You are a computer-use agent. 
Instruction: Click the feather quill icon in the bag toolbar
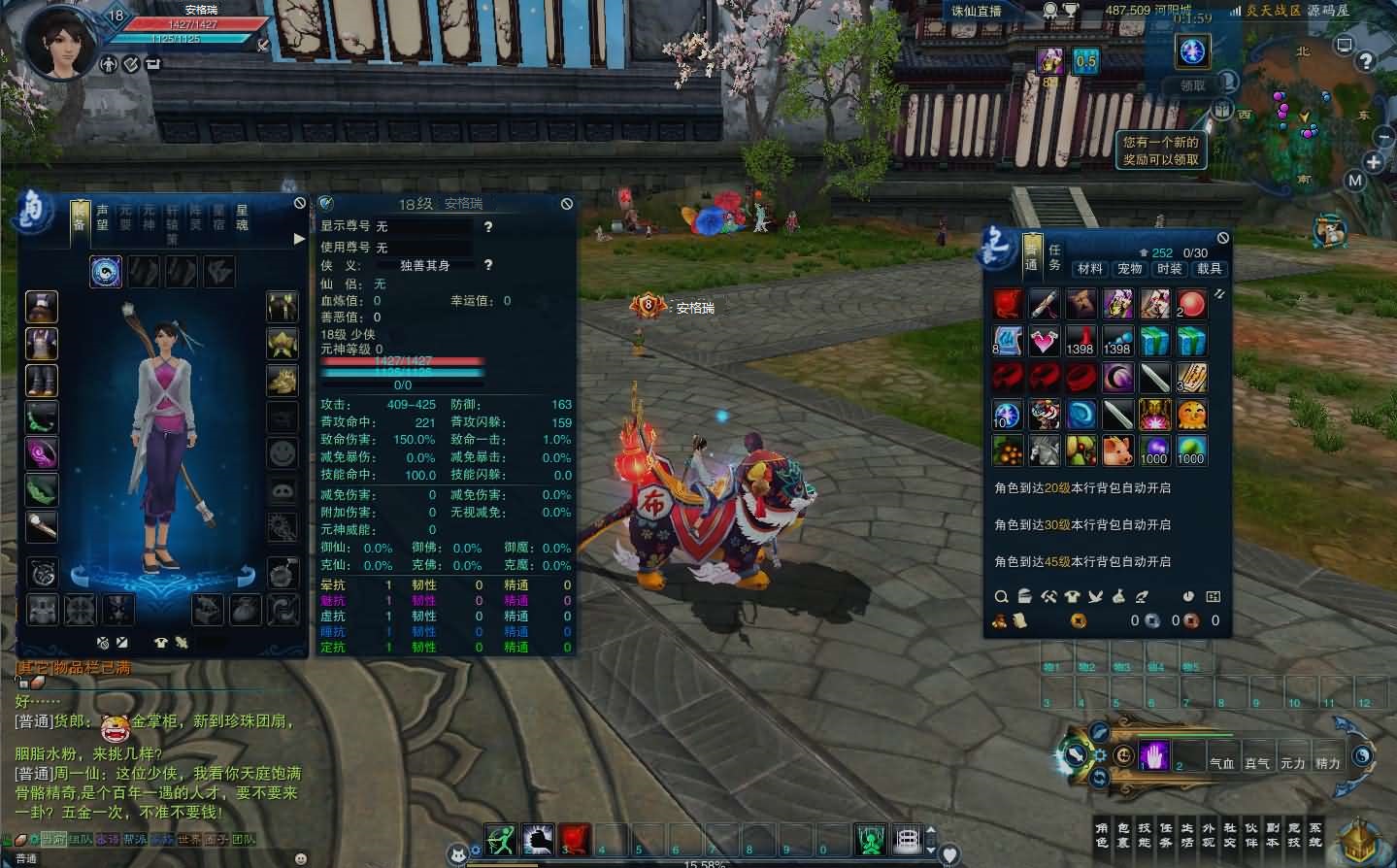[x=1142, y=596]
